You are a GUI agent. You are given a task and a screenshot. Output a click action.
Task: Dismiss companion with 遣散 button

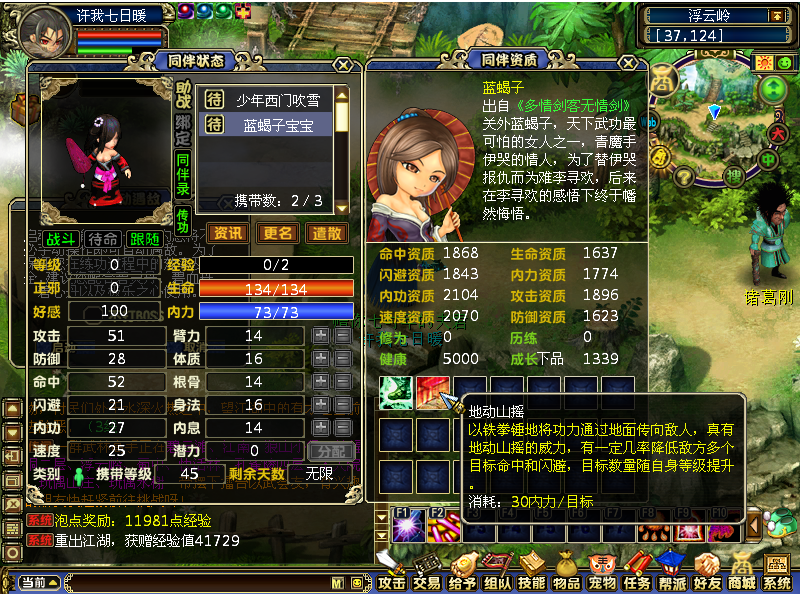[x=328, y=233]
